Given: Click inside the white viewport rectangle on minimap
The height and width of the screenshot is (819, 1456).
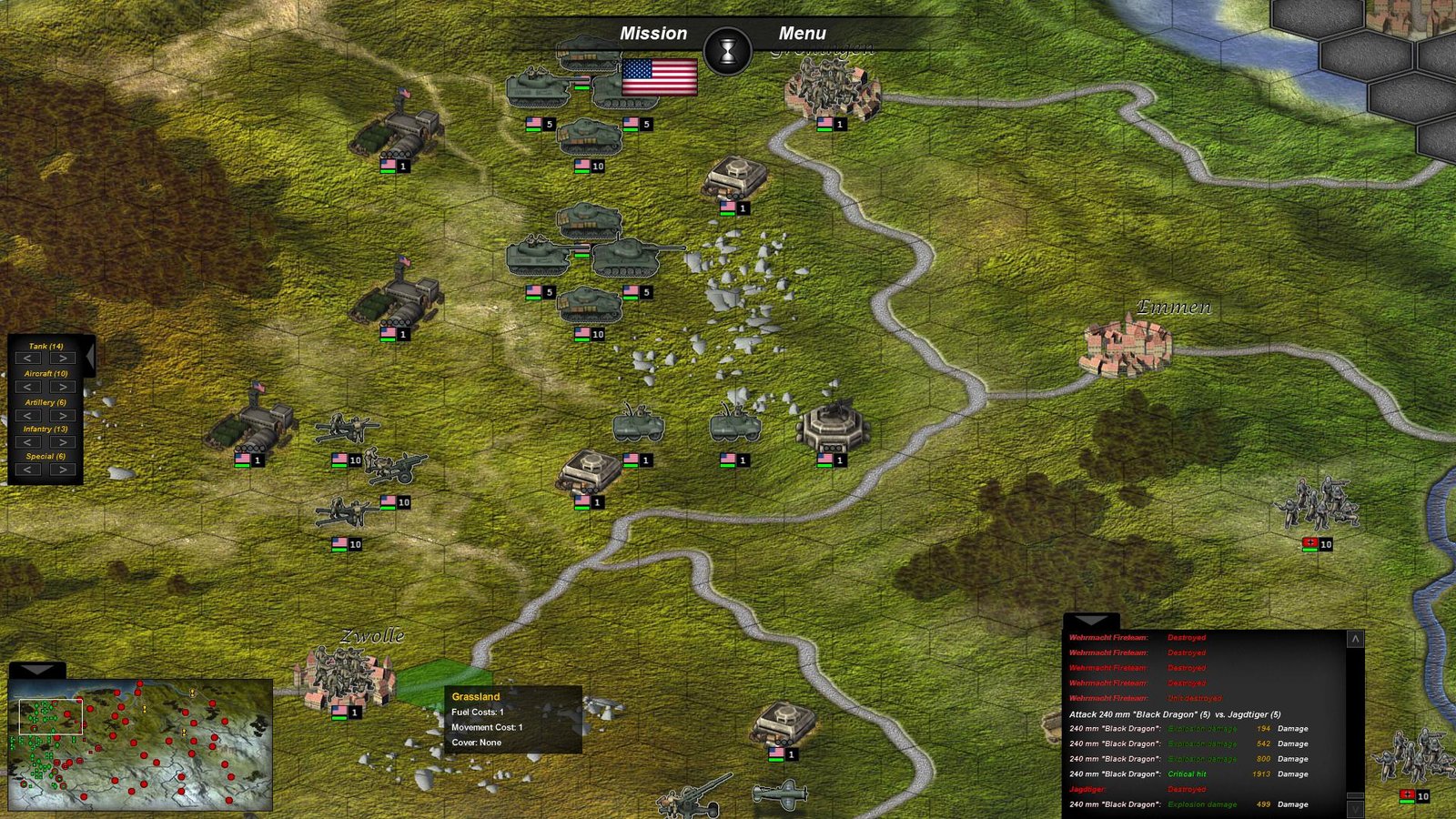Looking at the screenshot, I should (50, 714).
